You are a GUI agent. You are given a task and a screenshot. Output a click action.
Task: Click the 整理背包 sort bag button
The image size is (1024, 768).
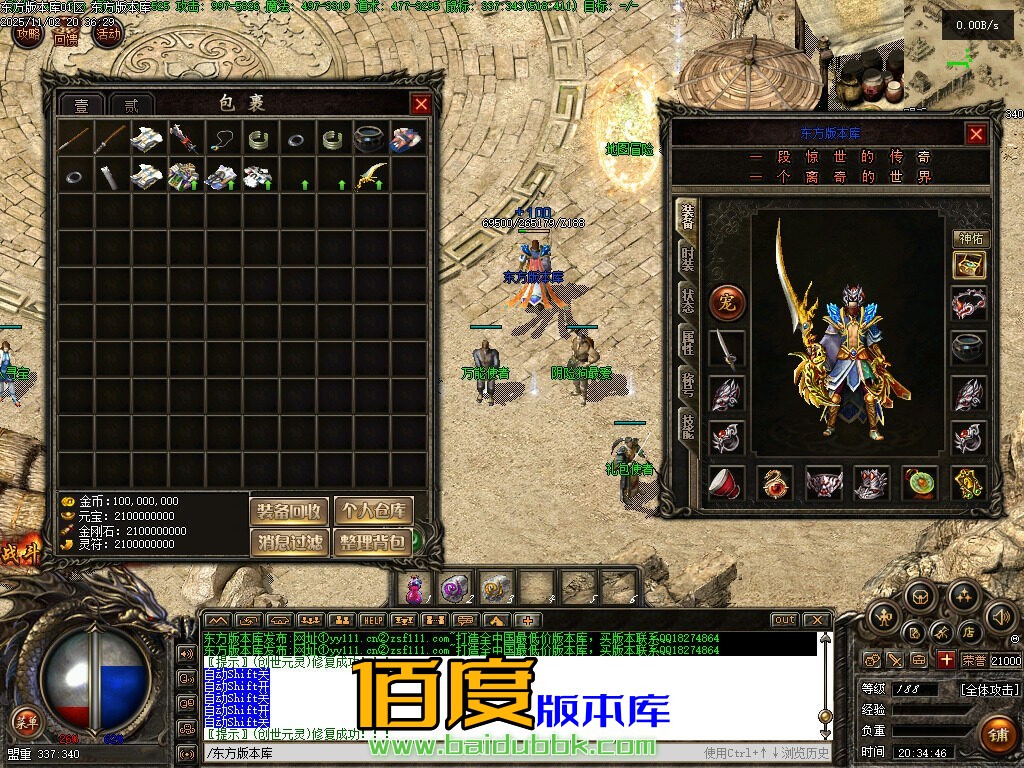(373, 543)
